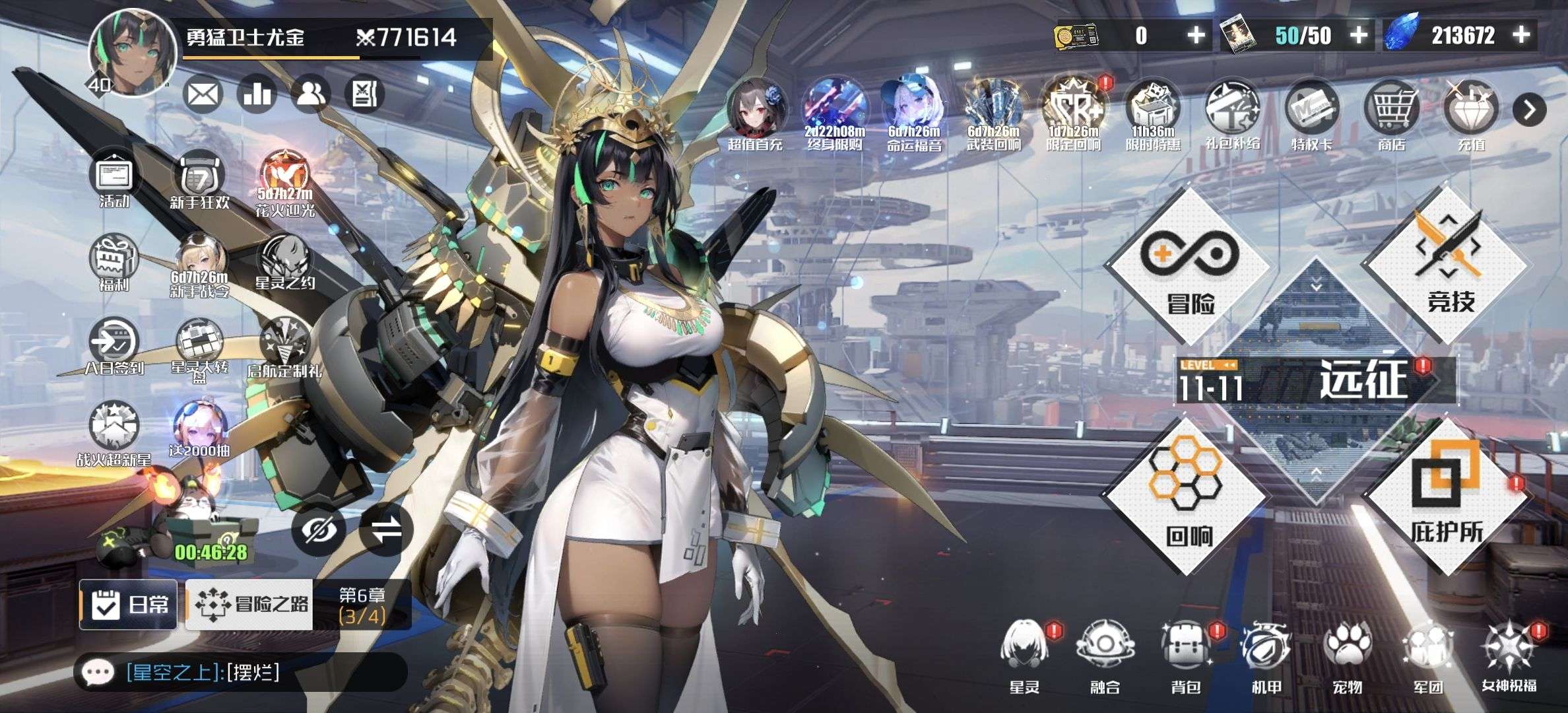This screenshot has height=713, width=1568.
Task: Open 女神祝福 goddess blessing
Action: click(1509, 654)
